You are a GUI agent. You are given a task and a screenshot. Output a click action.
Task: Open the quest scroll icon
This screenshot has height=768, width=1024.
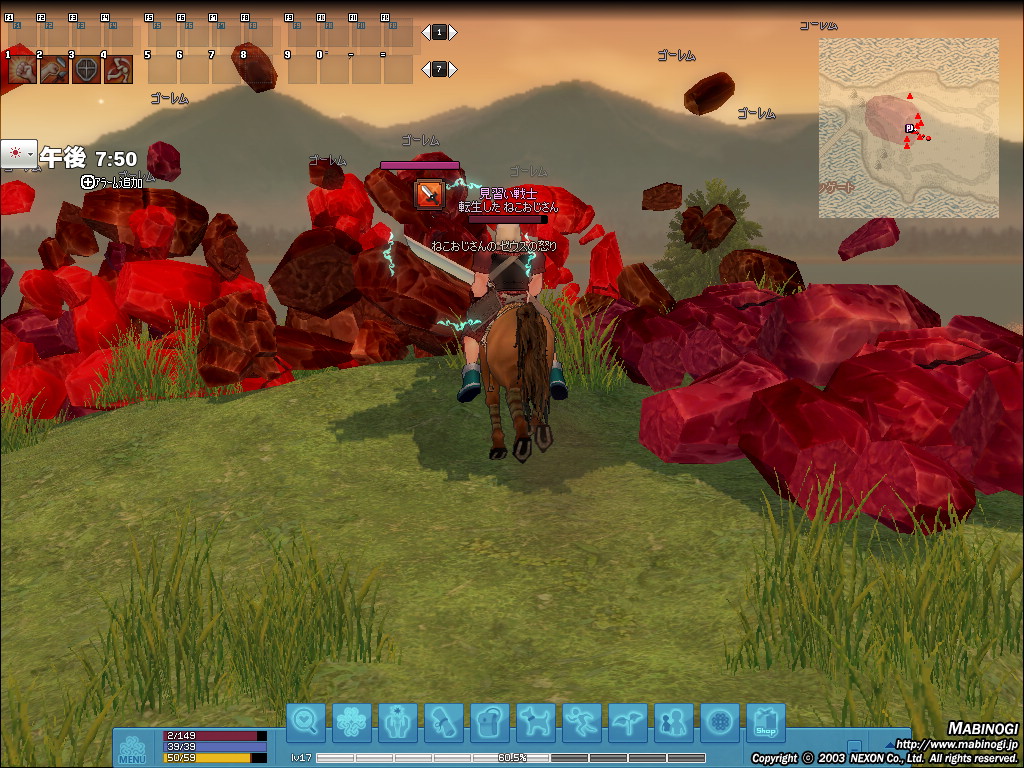444,722
